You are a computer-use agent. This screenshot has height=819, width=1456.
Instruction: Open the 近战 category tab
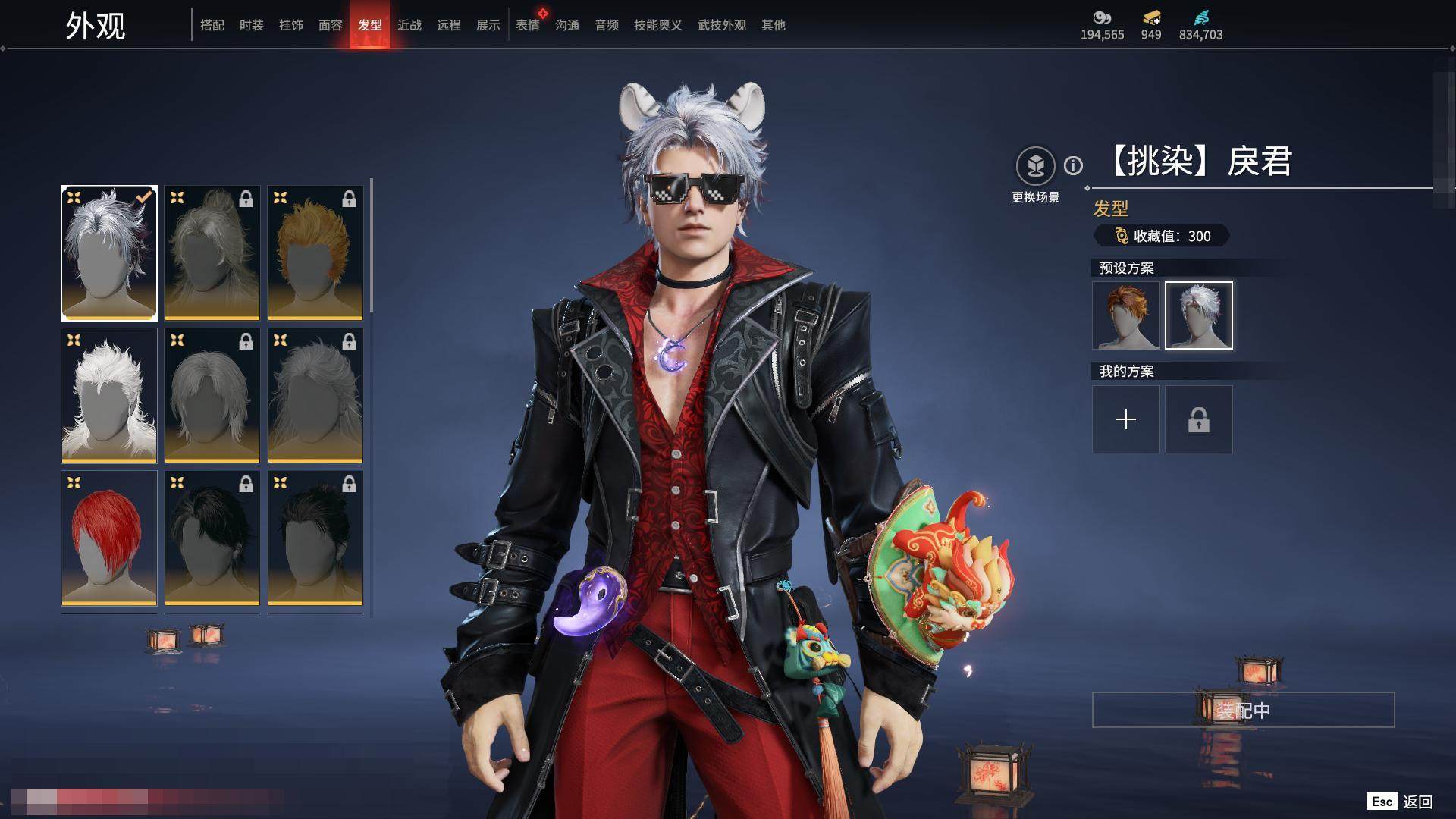409,25
